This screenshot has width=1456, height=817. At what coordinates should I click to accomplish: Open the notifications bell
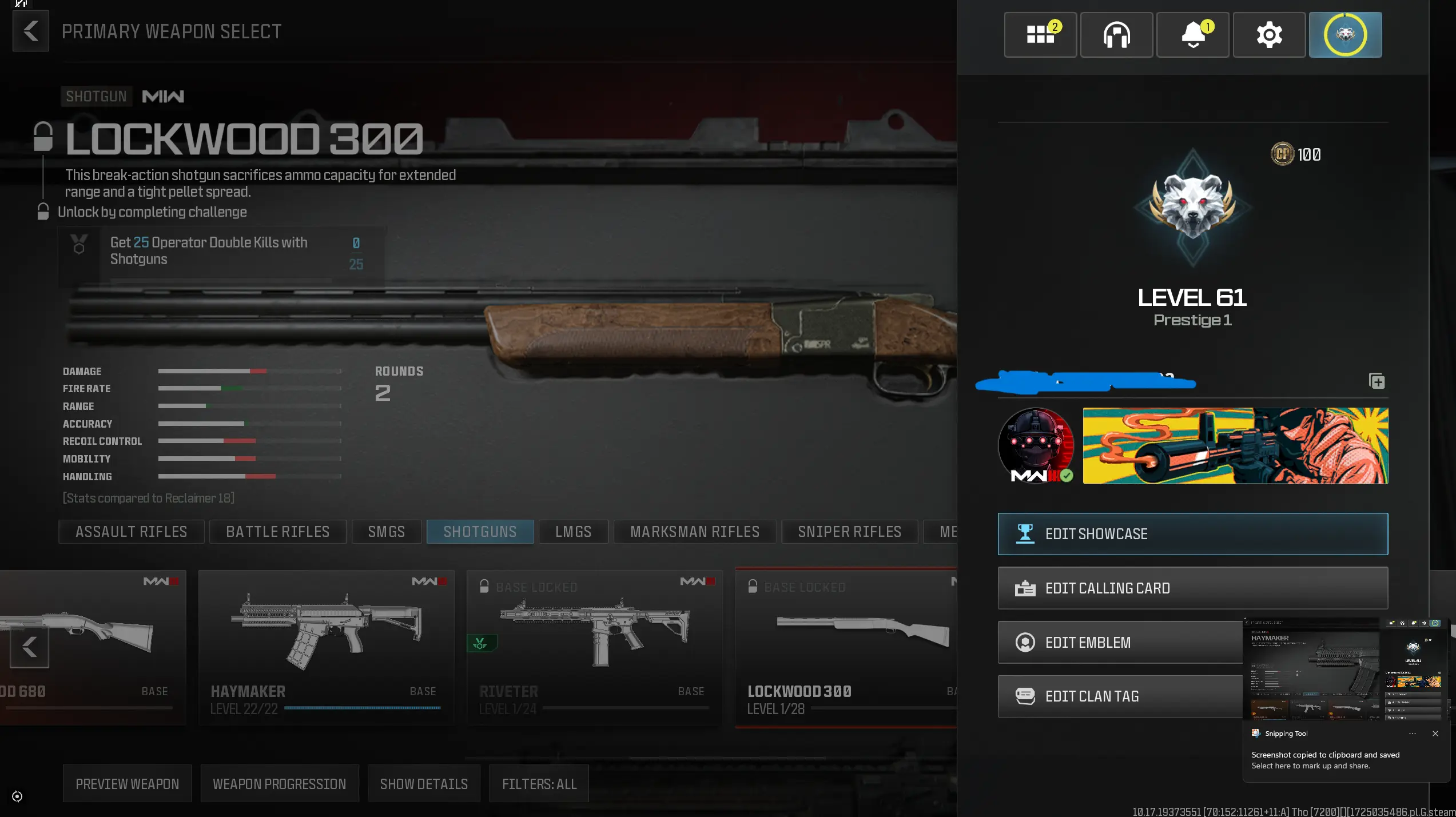coord(1193,35)
